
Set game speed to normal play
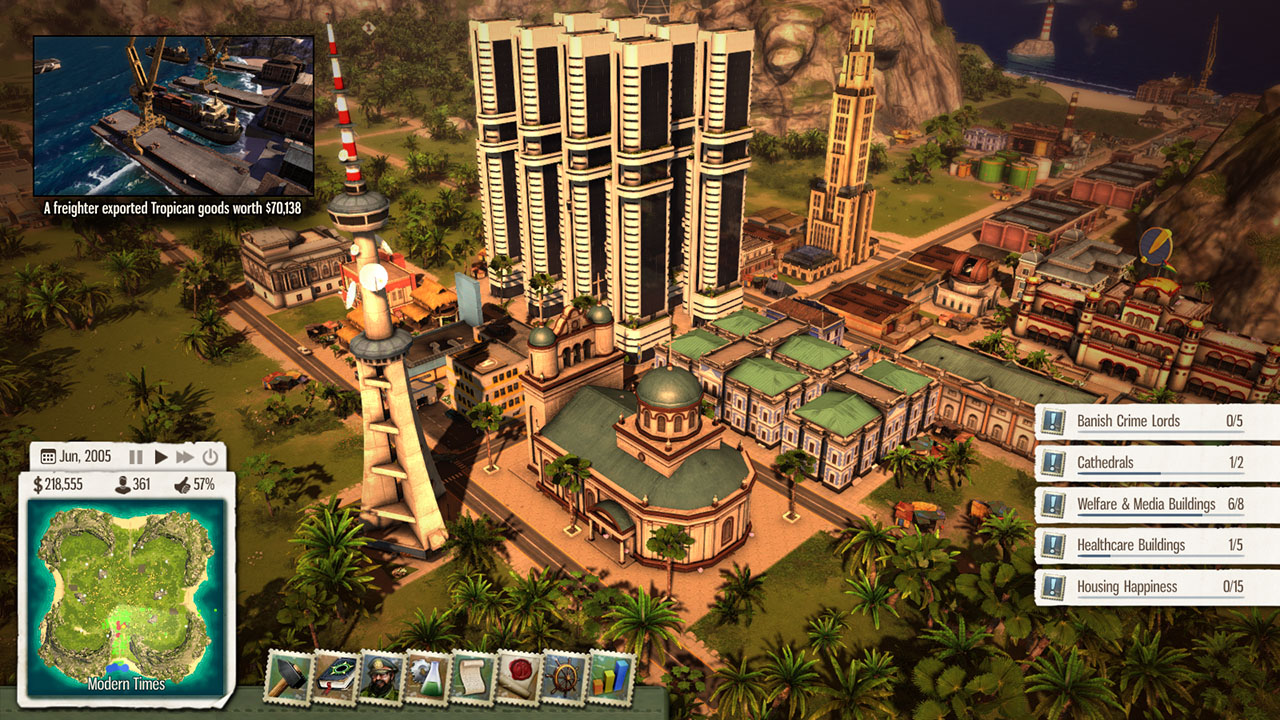(x=161, y=457)
